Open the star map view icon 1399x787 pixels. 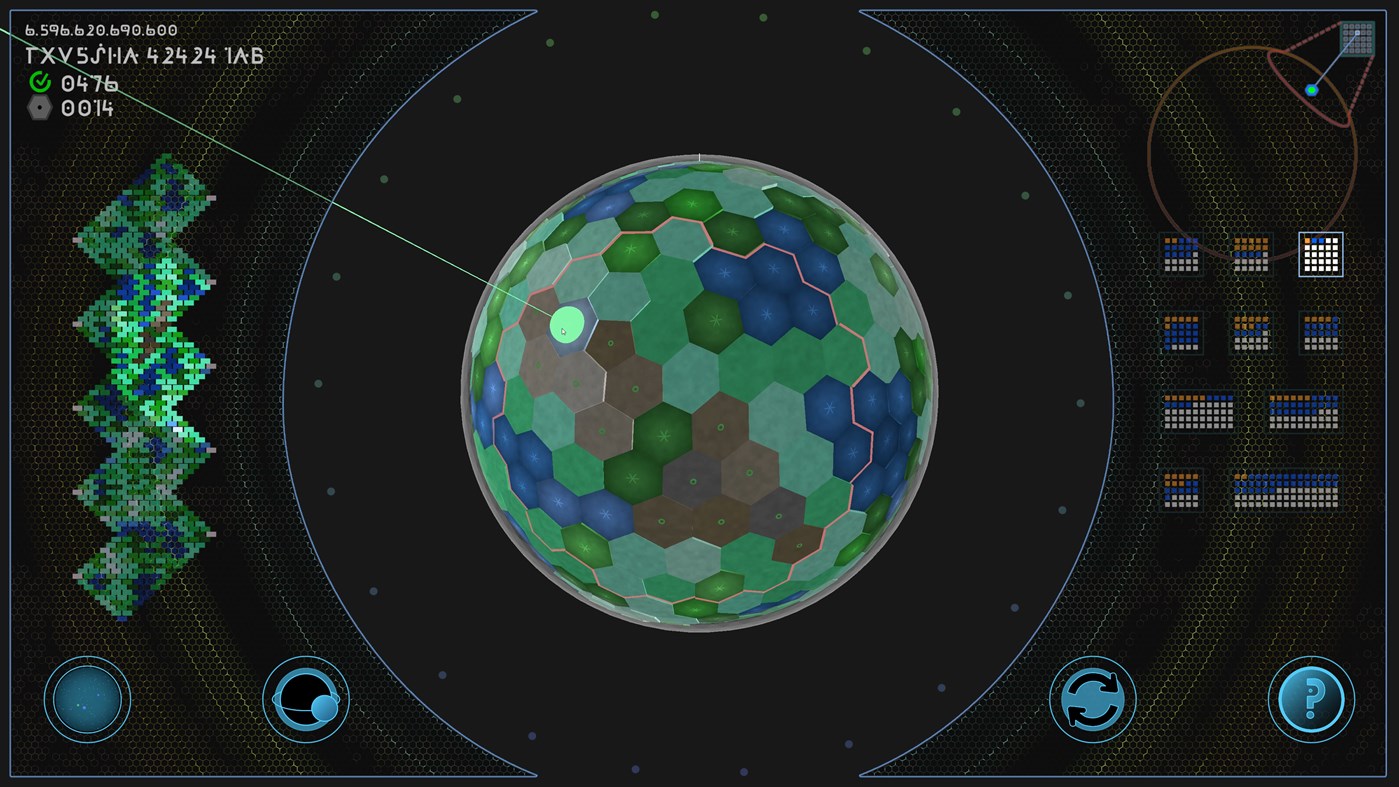tap(87, 699)
